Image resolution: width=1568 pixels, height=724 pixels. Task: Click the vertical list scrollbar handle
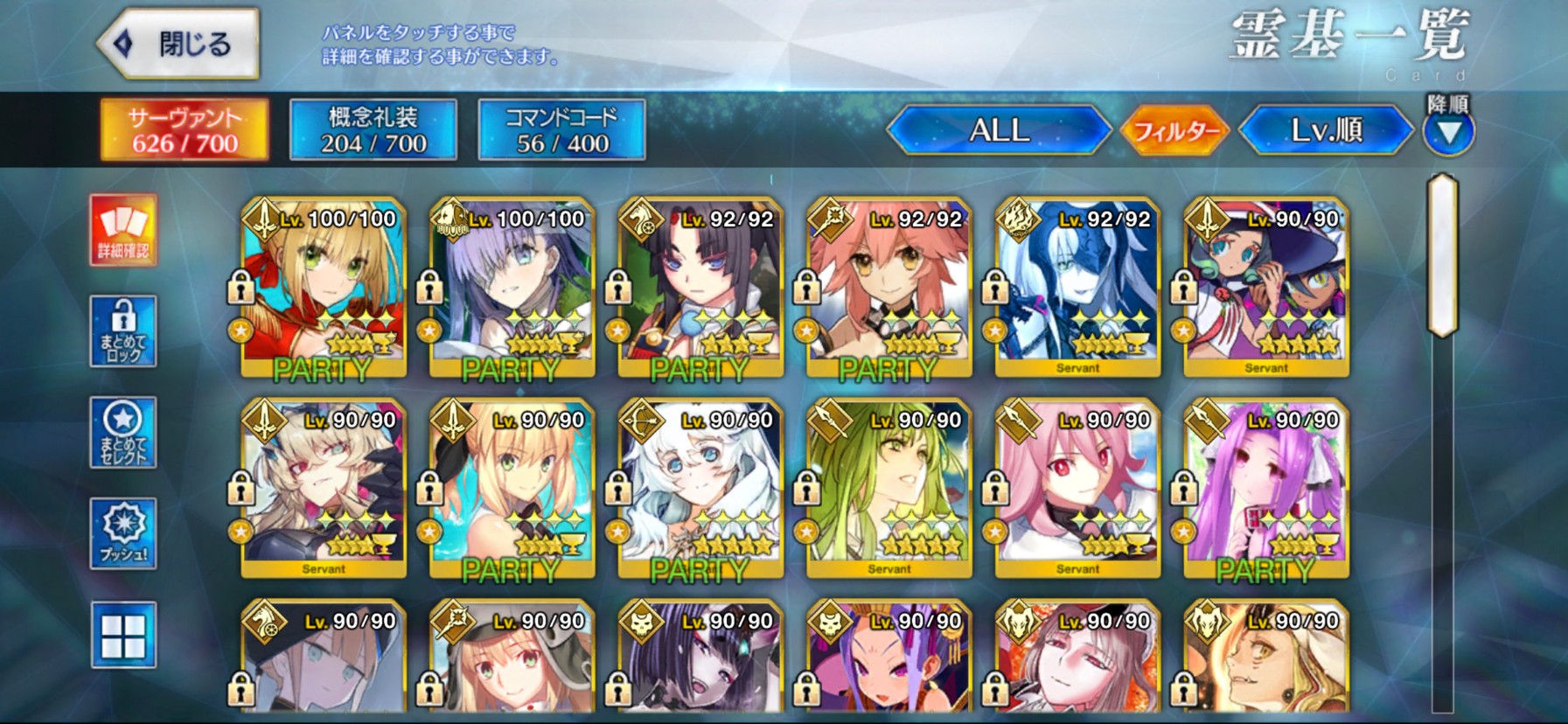pyautogui.click(x=1442, y=255)
